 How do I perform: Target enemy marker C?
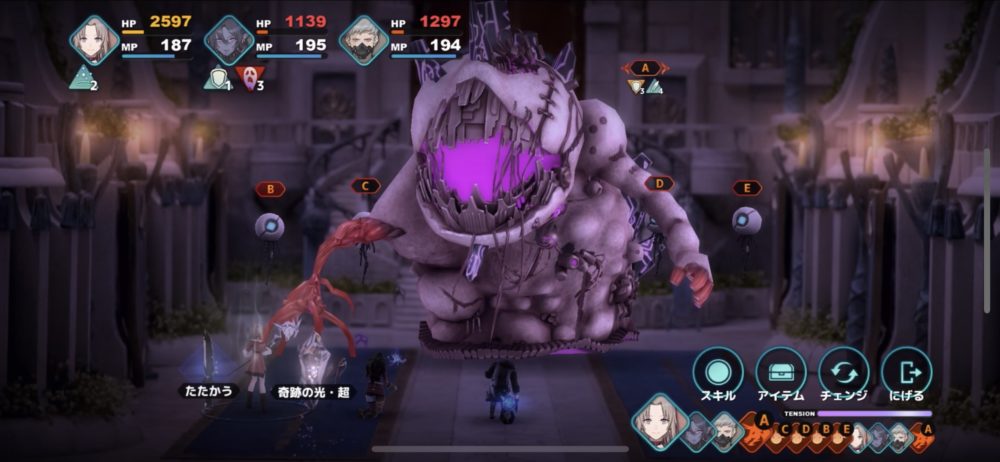coord(366,185)
